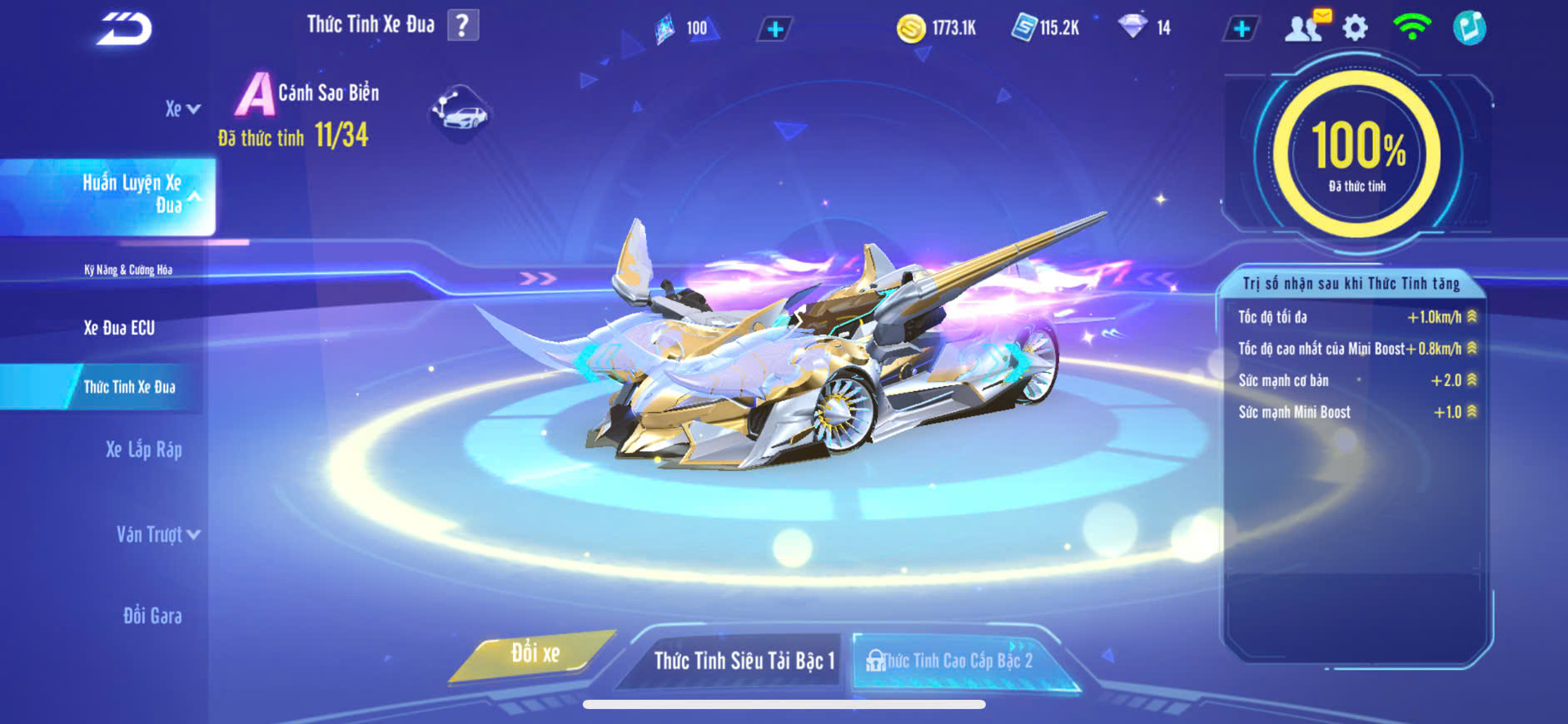Tap the yellow Đổi xe button
Viewport: 1568px width, 724px height.
pyautogui.click(x=535, y=654)
